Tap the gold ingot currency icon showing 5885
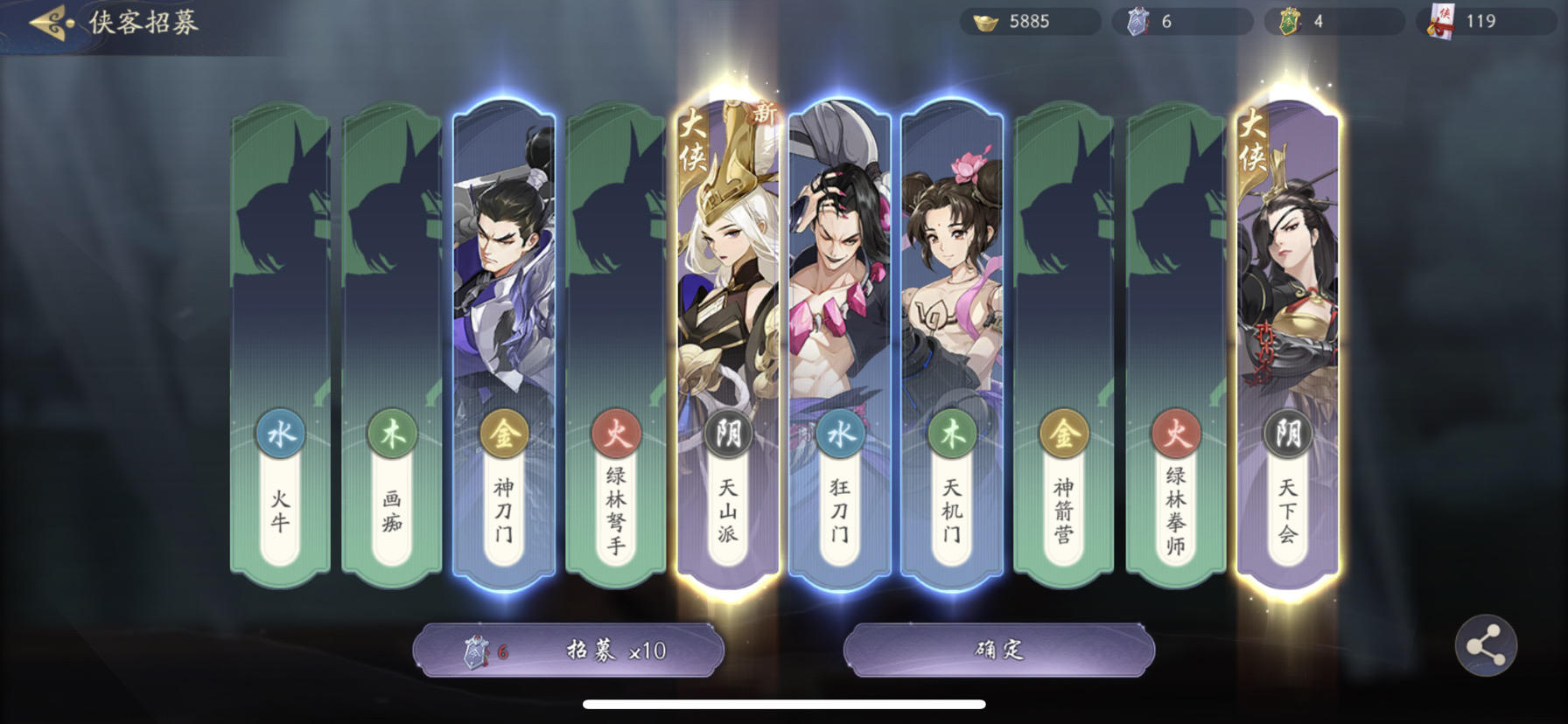 [x=985, y=21]
